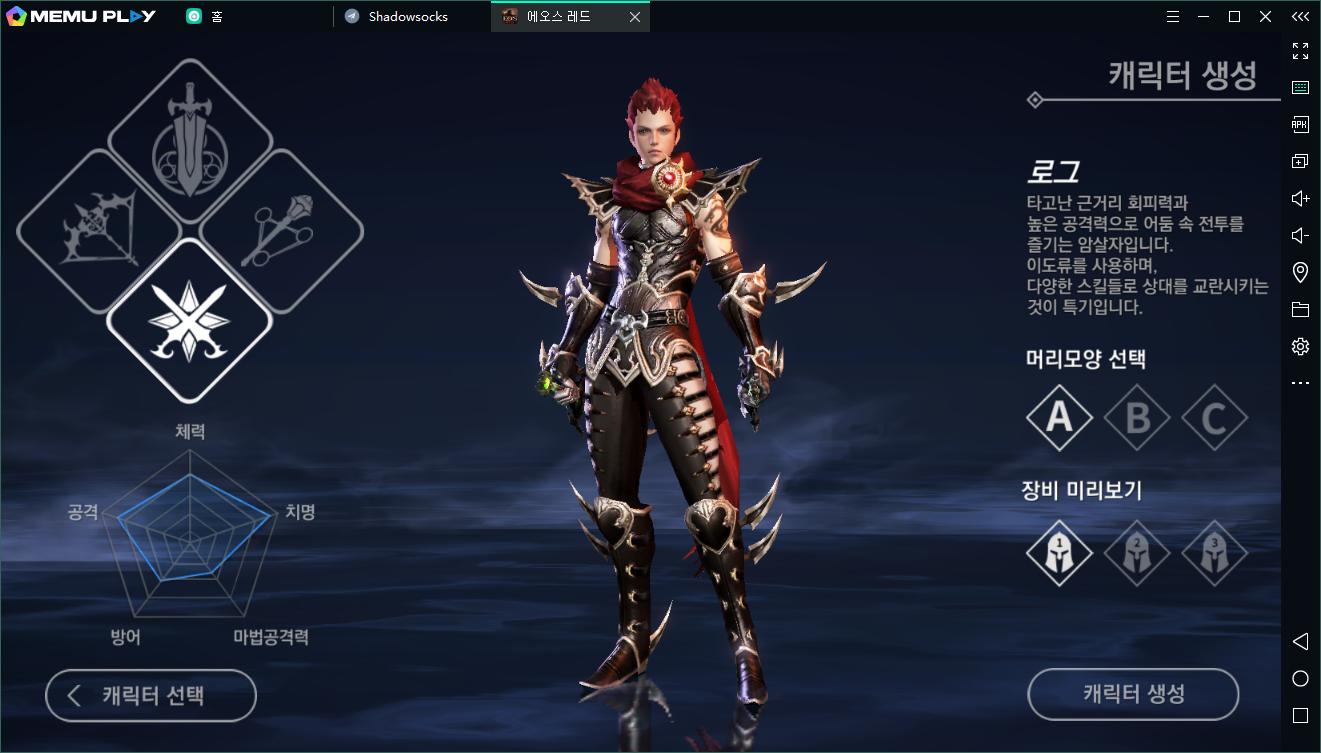Go back with 캐릭터 선택 button
The height and width of the screenshot is (753, 1321).
click(151, 696)
